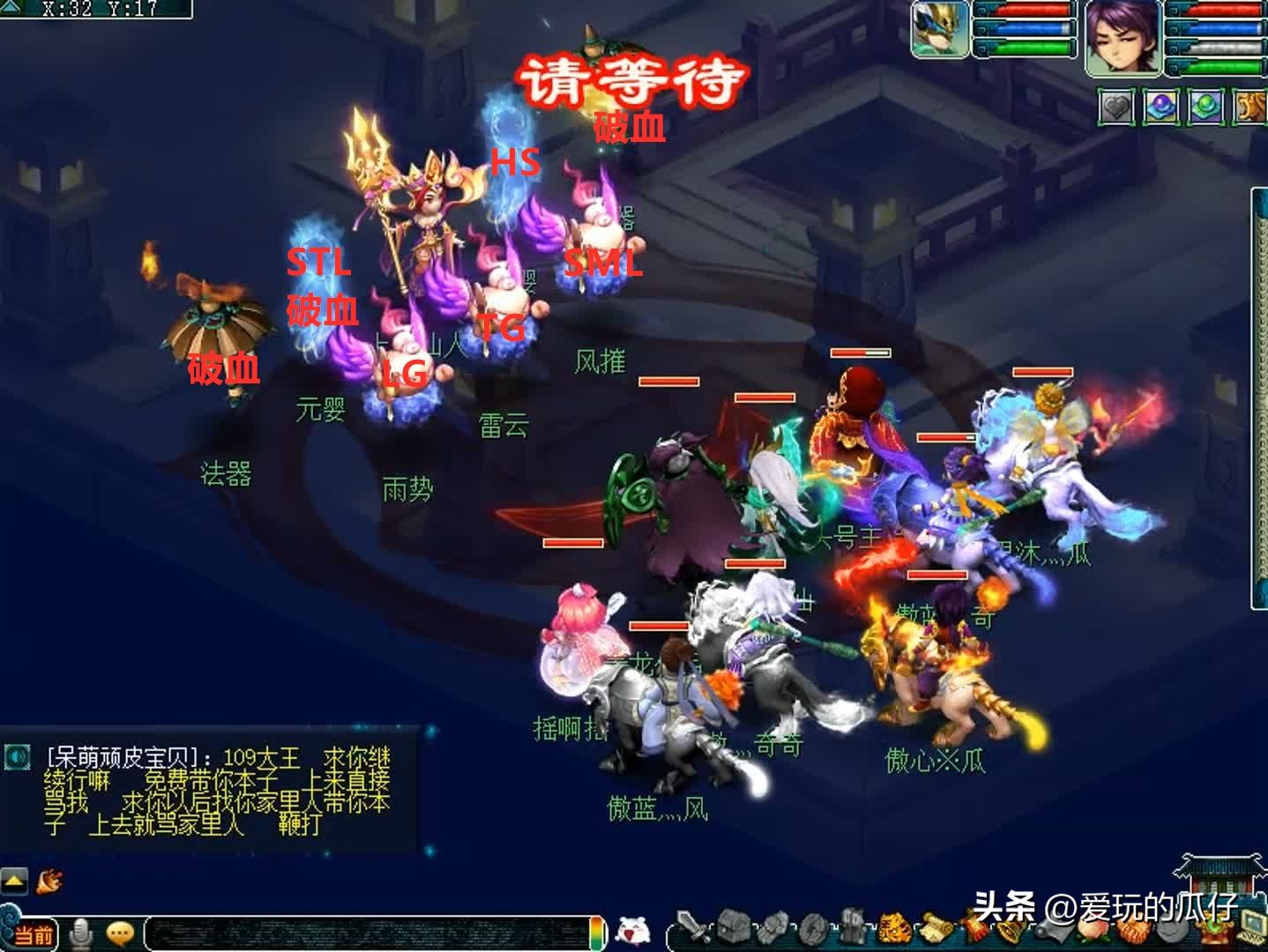Click the rainbow color bar at the chat input's end
Image resolution: width=1268 pixels, height=952 pixels.
pyautogui.click(x=595, y=932)
